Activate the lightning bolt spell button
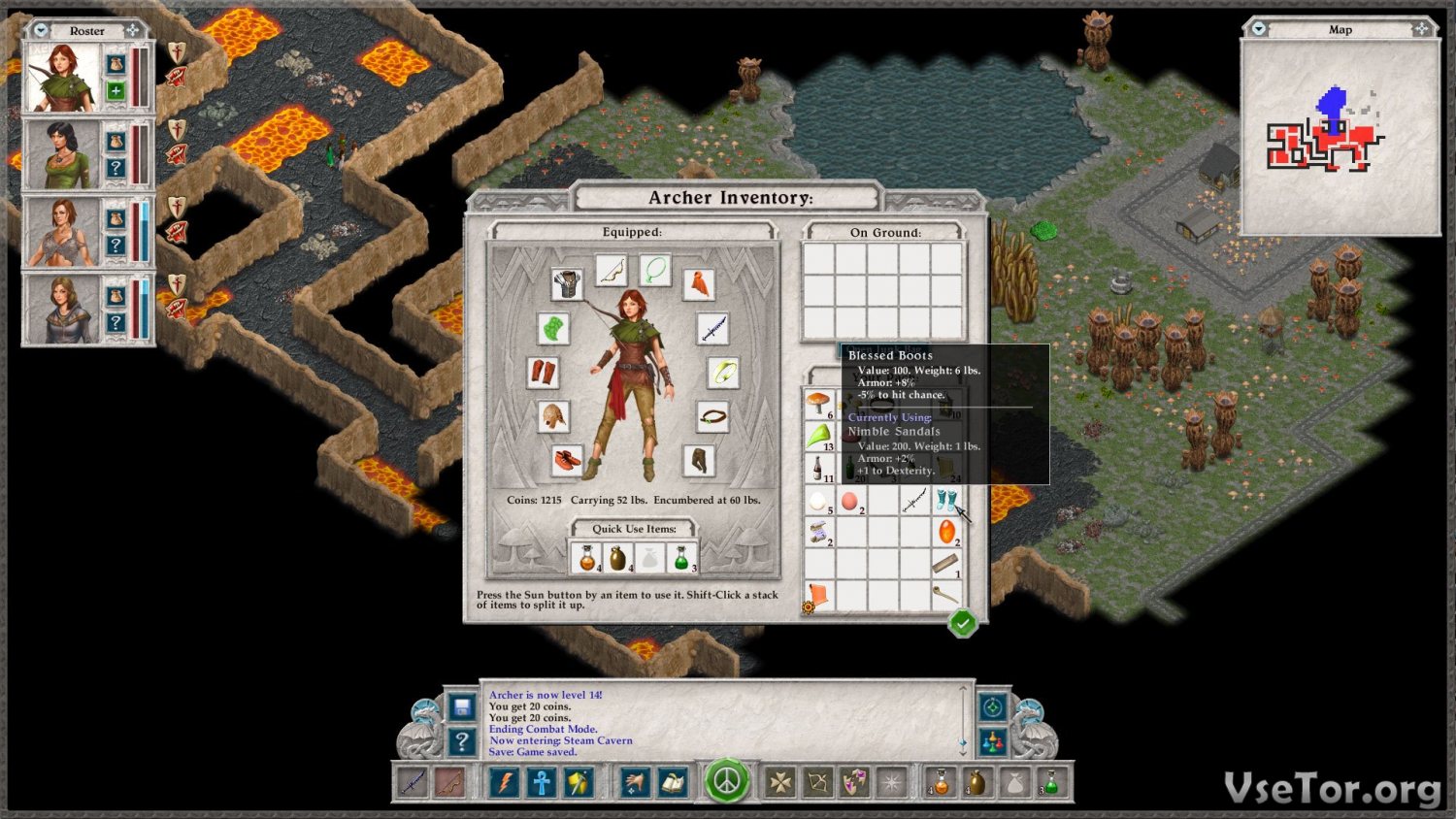1456x819 pixels. 505,782
